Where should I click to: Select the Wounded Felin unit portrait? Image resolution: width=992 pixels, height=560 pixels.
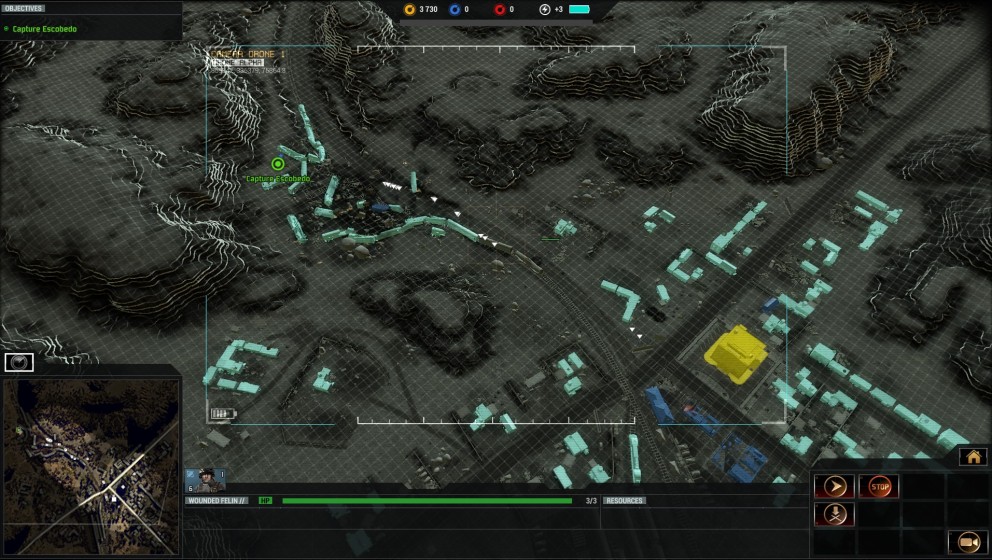point(205,480)
